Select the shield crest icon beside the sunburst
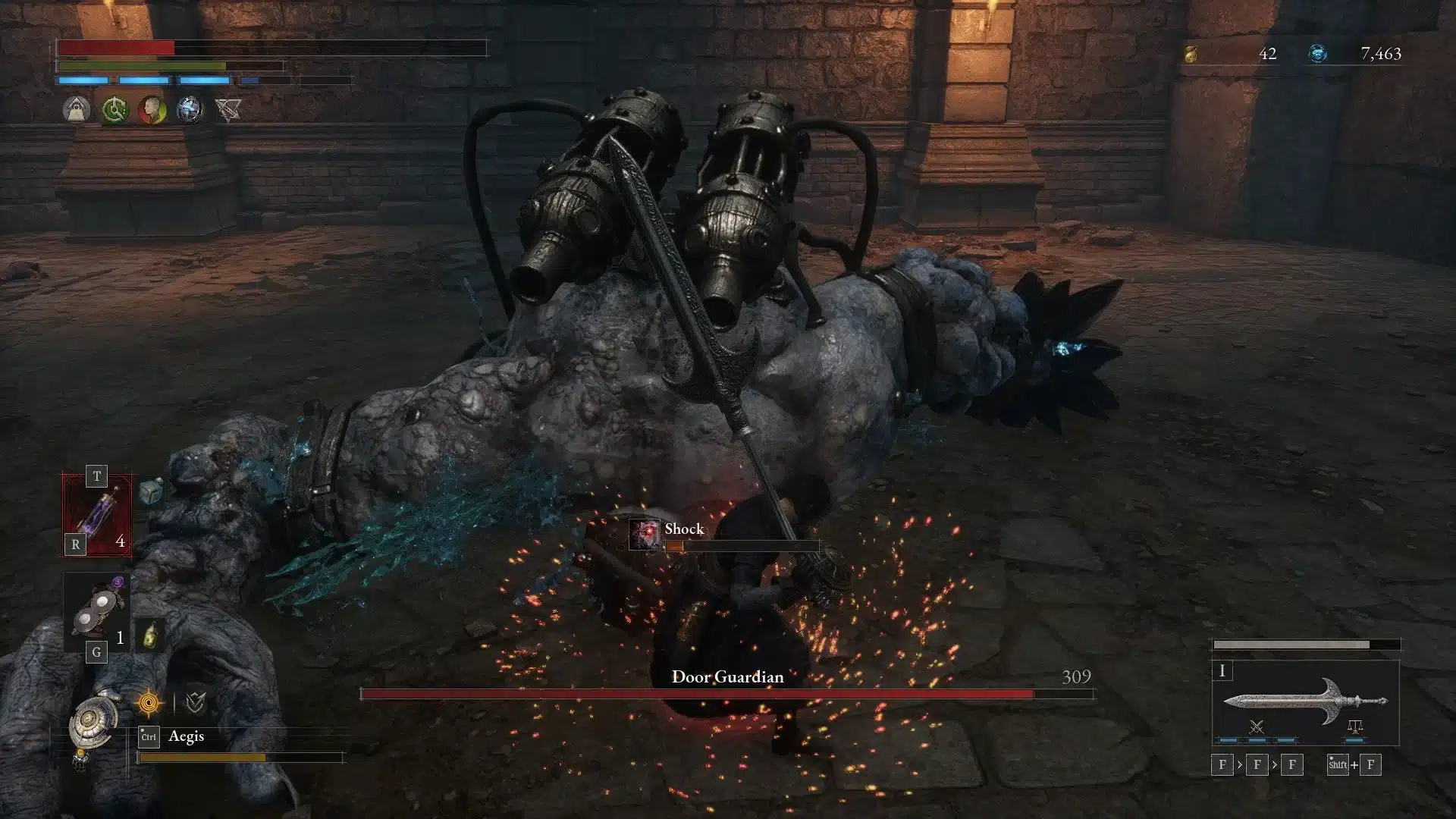 click(x=196, y=703)
